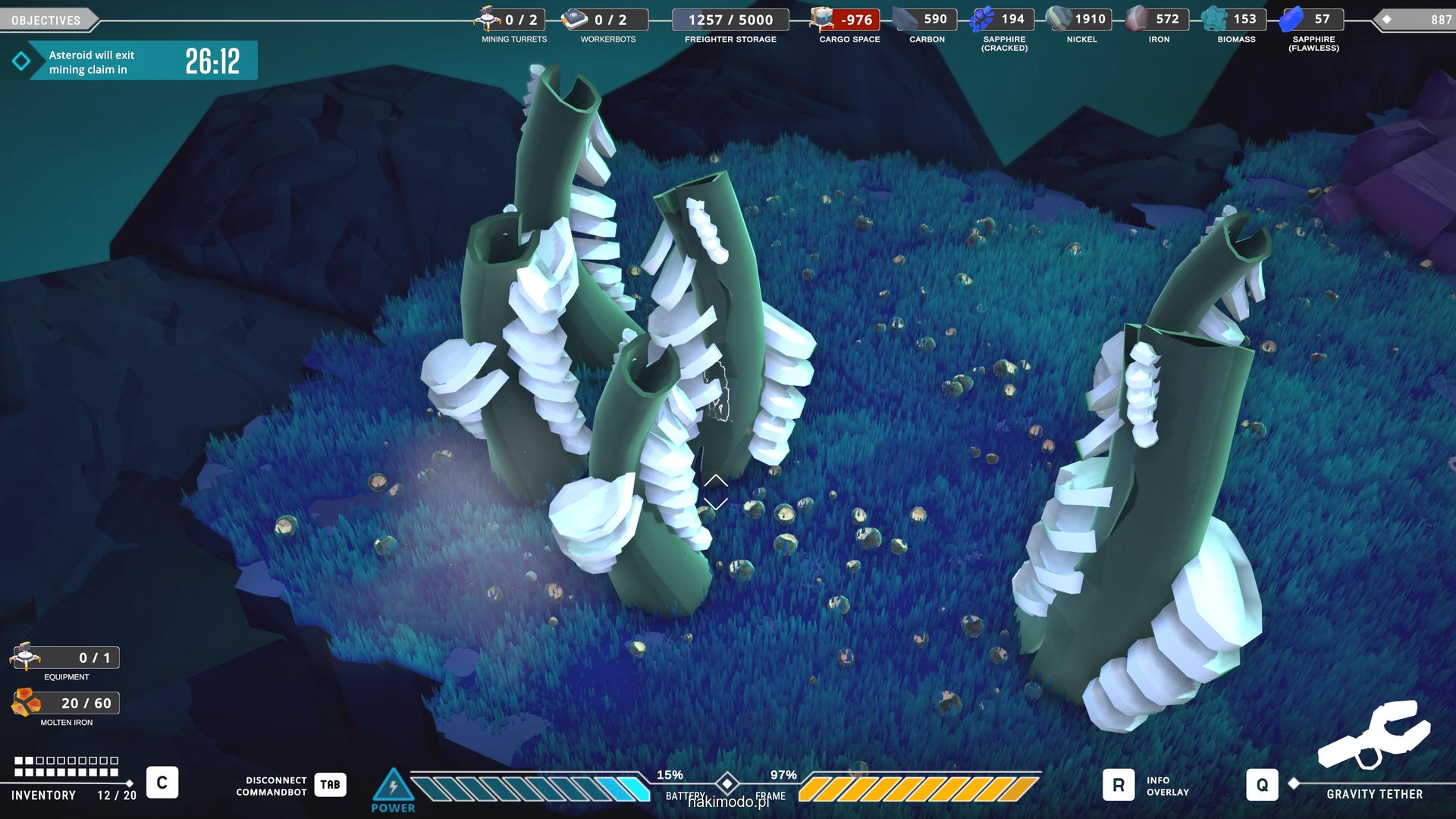The height and width of the screenshot is (819, 1456).
Task: Click the Cargo Space crate icon
Action: click(822, 19)
